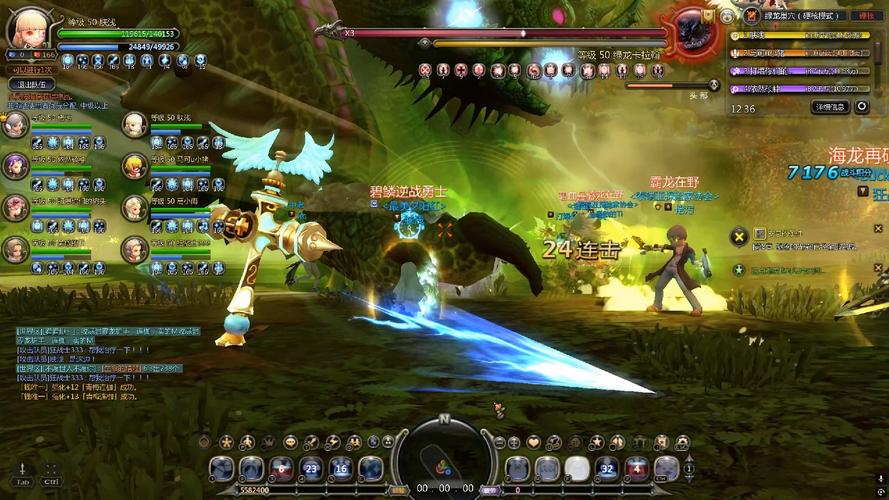
Task: Select the blonde party member portrait
Action: point(134,165)
